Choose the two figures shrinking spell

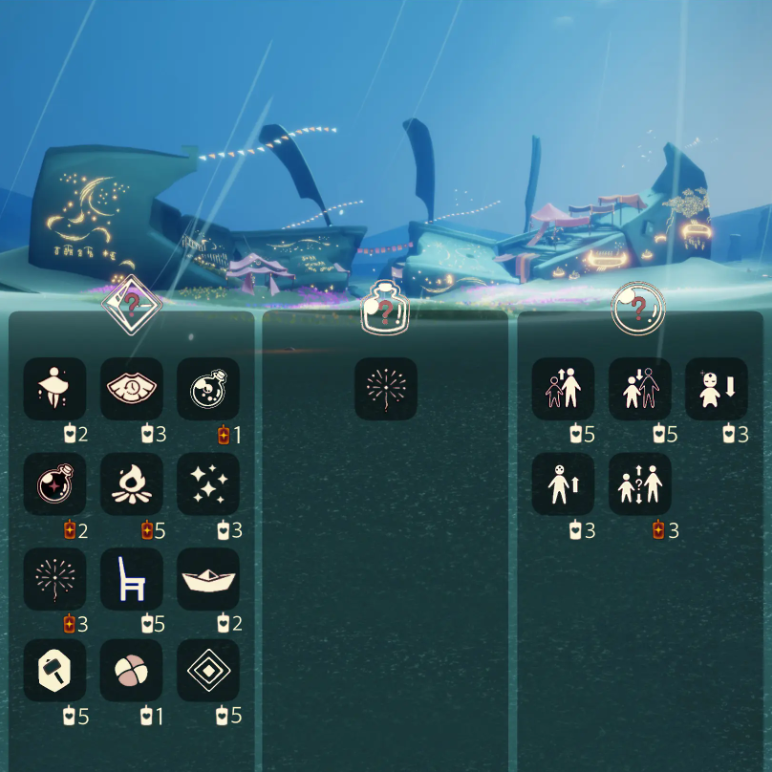pos(640,389)
